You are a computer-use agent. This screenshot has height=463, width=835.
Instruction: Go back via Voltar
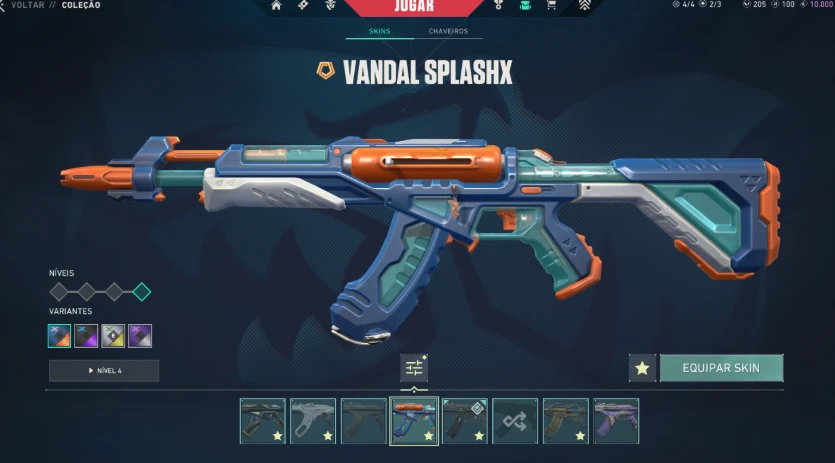coord(26,5)
